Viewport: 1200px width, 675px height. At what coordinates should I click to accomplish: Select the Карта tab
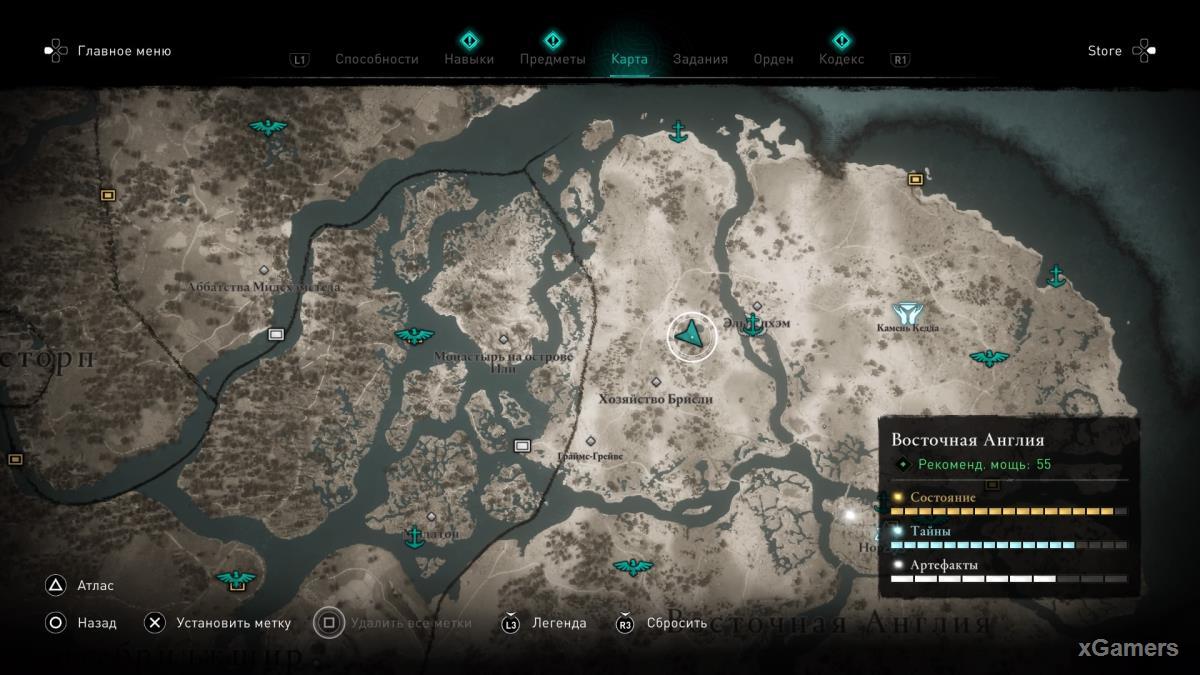click(x=629, y=59)
